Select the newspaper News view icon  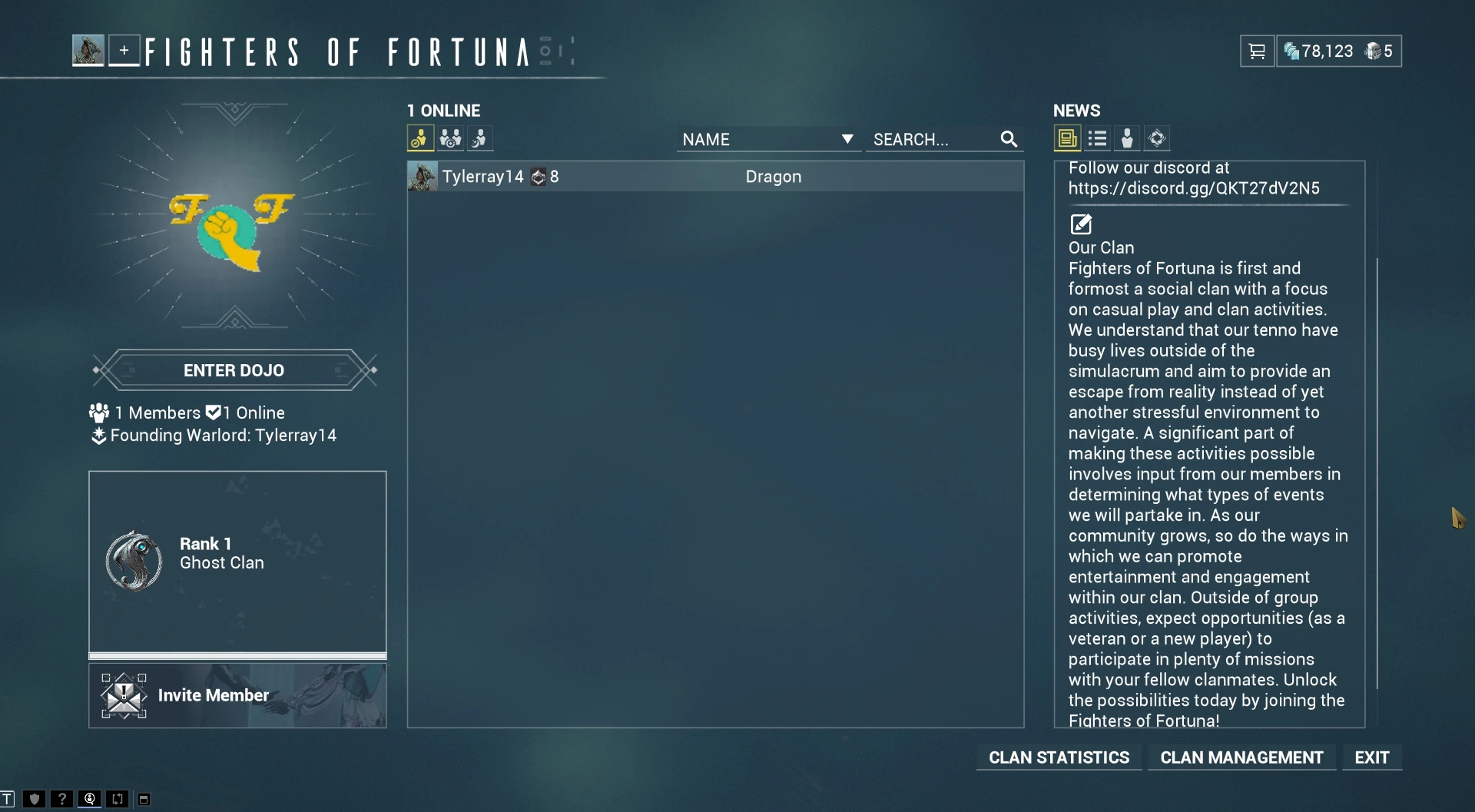point(1067,138)
